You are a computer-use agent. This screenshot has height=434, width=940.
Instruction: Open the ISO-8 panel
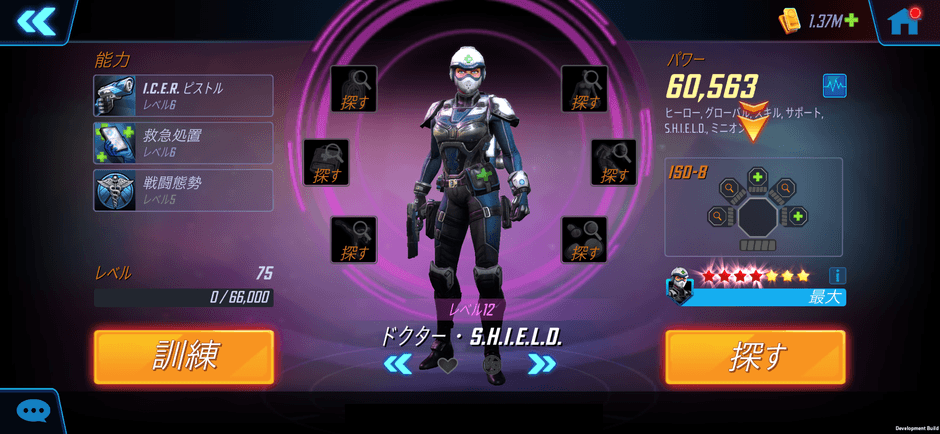point(754,207)
